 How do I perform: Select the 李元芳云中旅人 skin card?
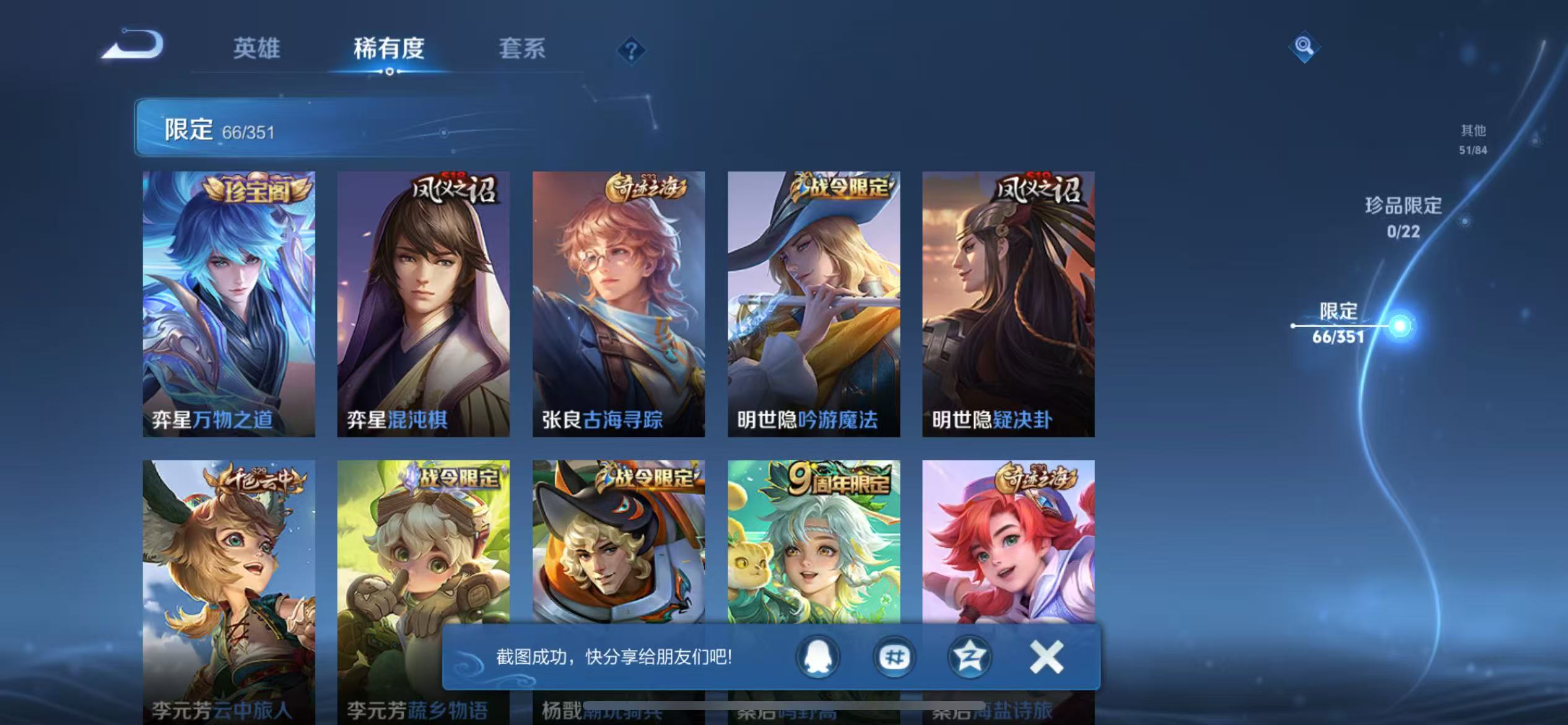[x=227, y=582]
